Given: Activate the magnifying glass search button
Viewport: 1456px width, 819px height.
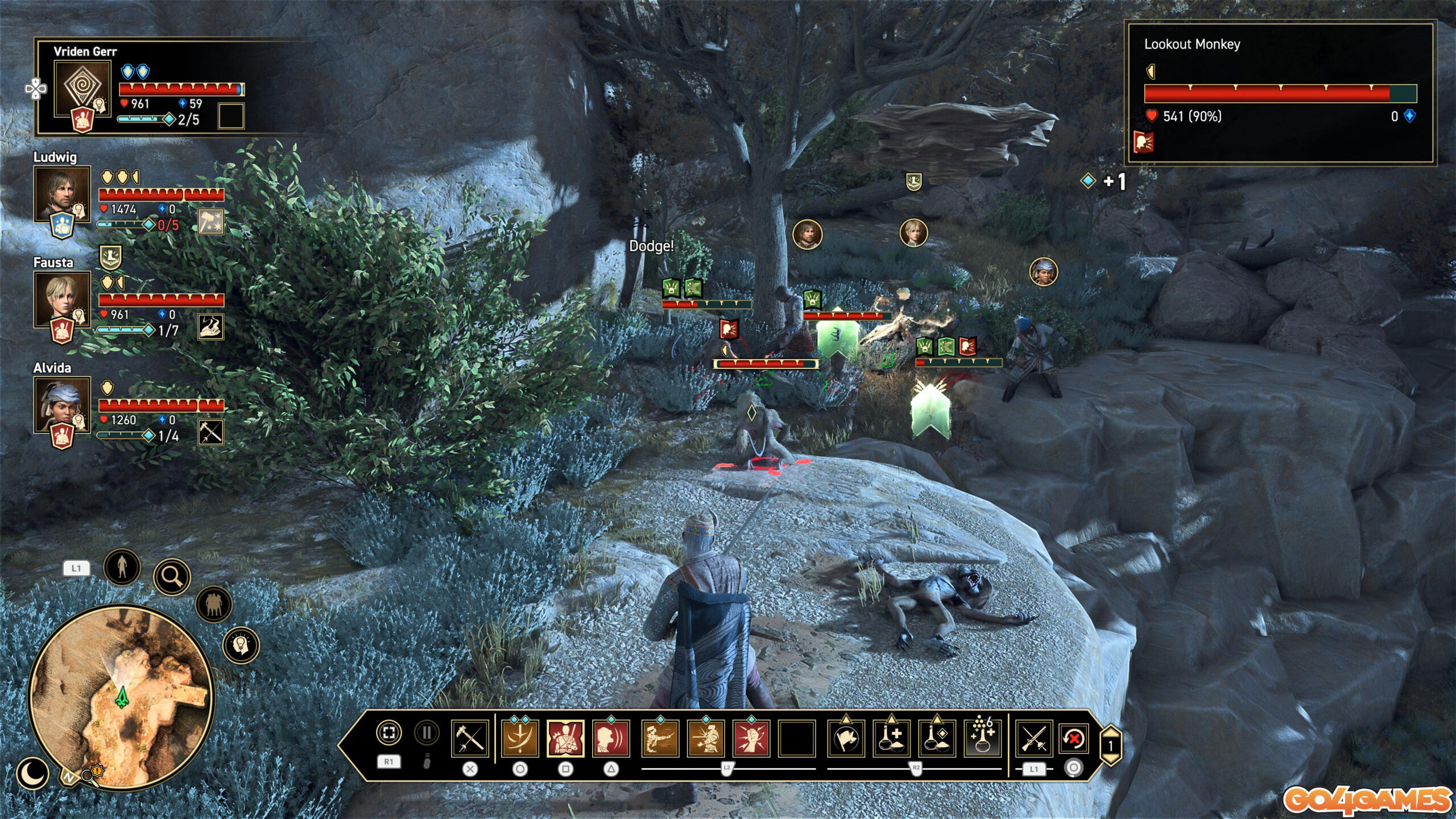Looking at the screenshot, I should click(x=172, y=577).
